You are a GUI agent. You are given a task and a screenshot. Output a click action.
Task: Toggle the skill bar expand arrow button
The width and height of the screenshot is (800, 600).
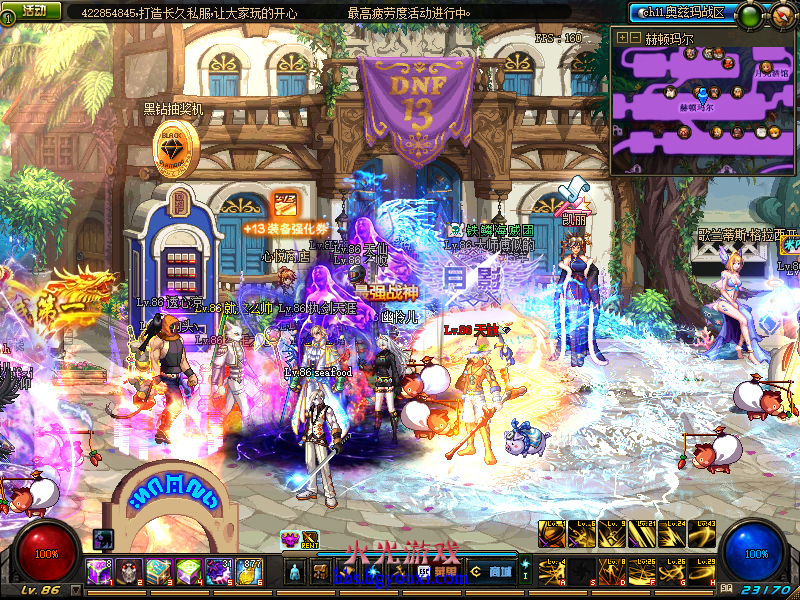click(x=526, y=571)
